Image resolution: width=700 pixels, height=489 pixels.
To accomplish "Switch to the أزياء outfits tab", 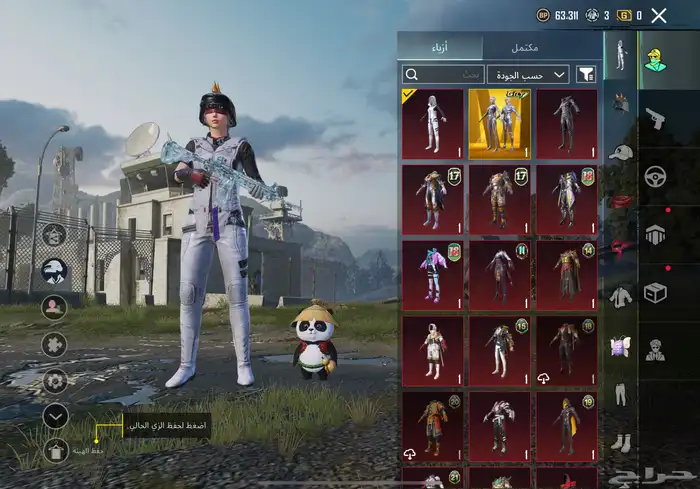I will pyautogui.click(x=440, y=47).
